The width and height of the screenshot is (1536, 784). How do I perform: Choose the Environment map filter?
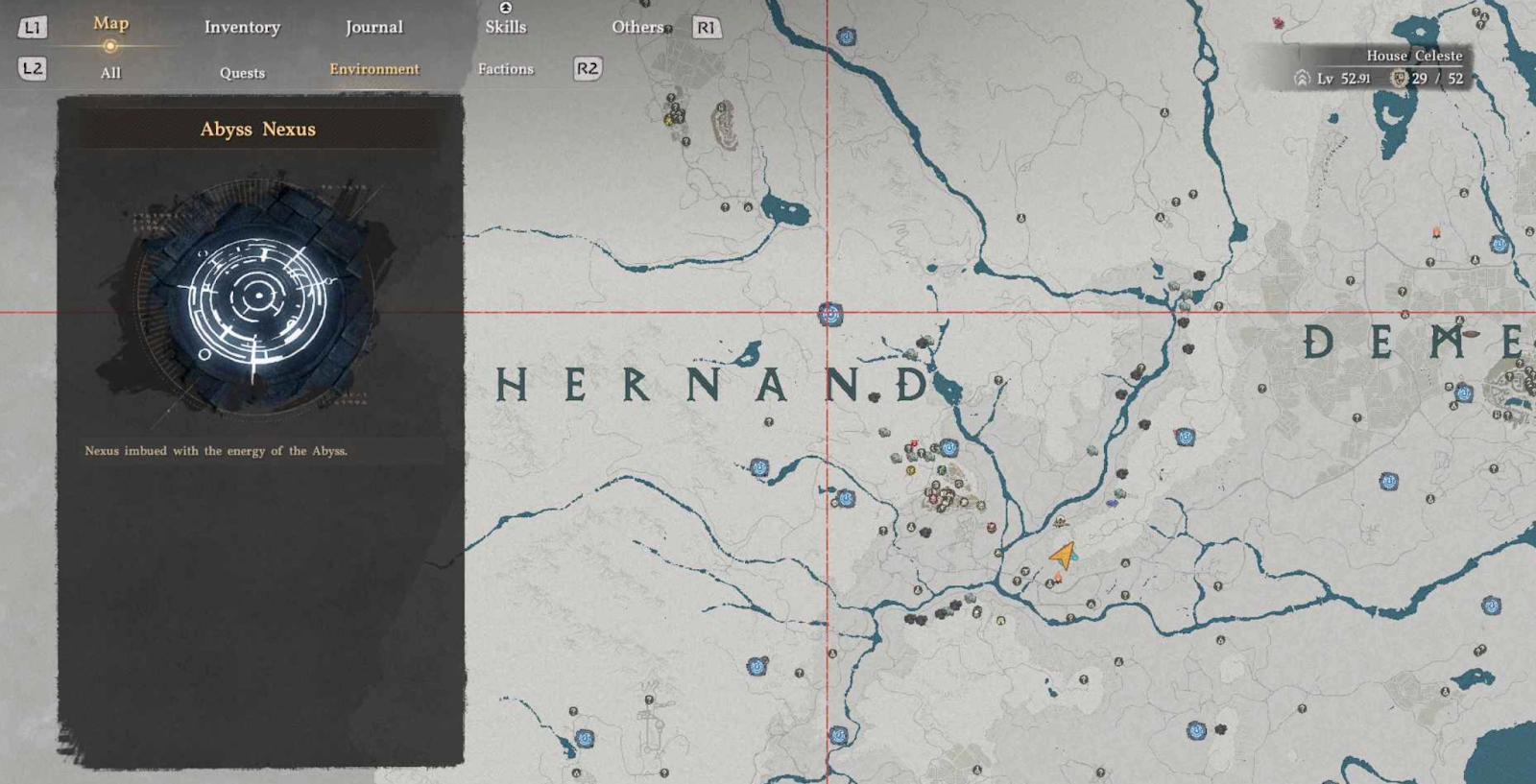373,69
